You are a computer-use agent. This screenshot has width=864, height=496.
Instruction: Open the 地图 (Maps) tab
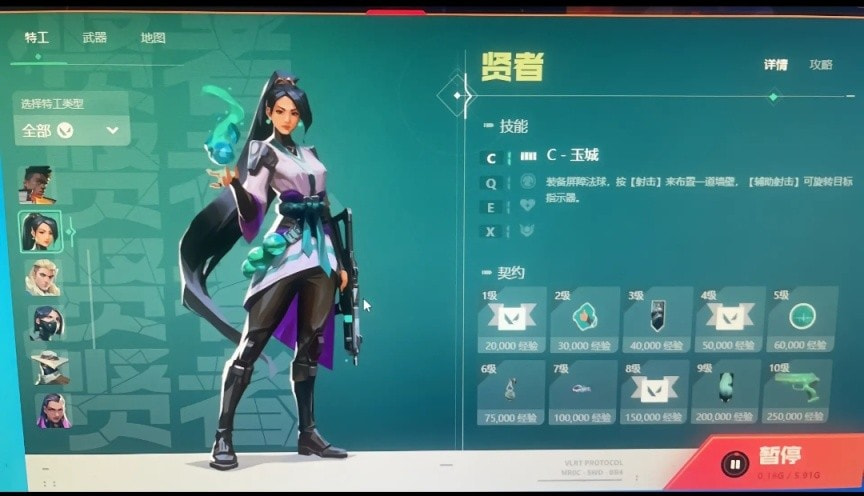152,38
